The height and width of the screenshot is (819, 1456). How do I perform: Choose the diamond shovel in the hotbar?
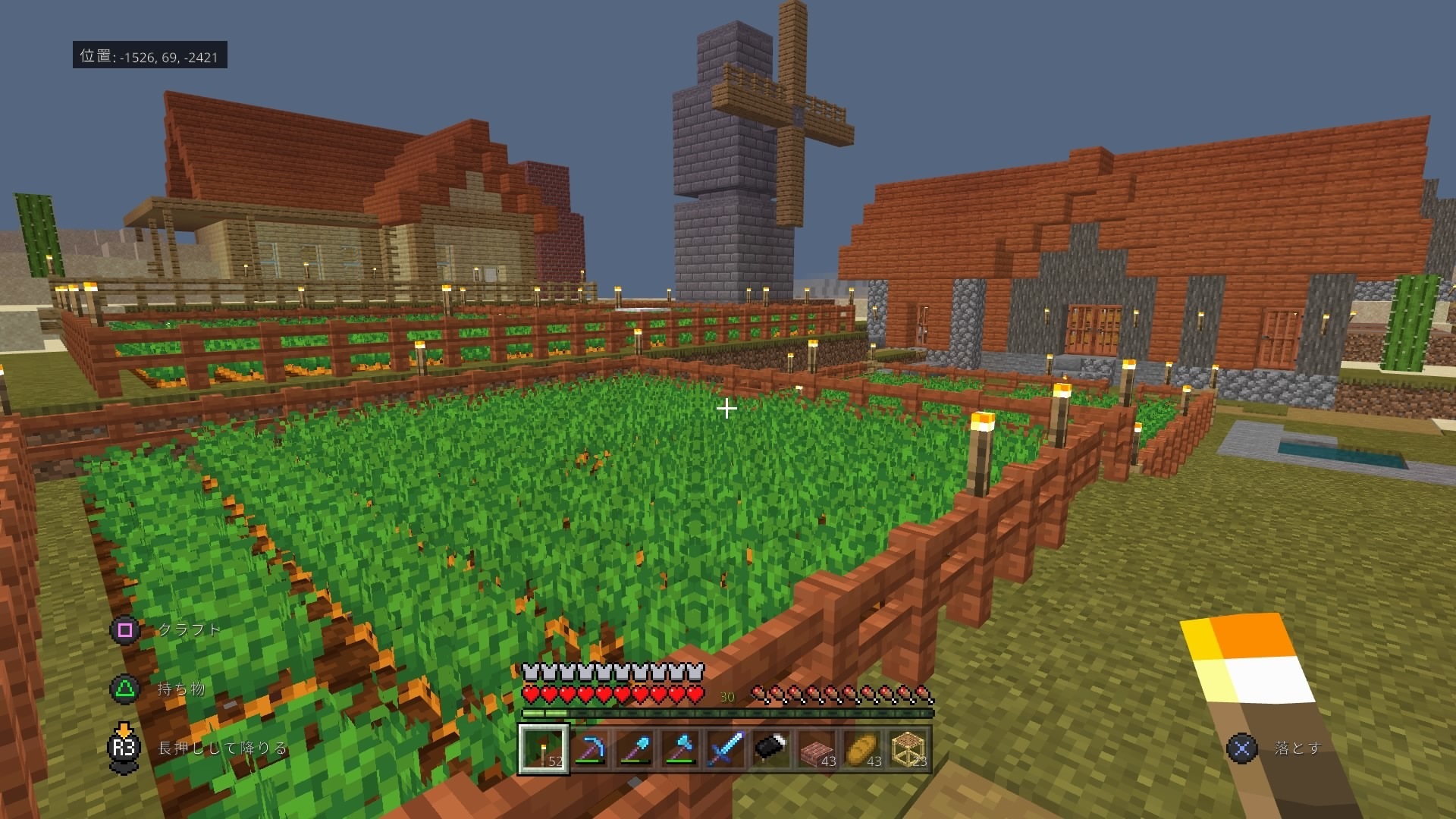(x=635, y=748)
